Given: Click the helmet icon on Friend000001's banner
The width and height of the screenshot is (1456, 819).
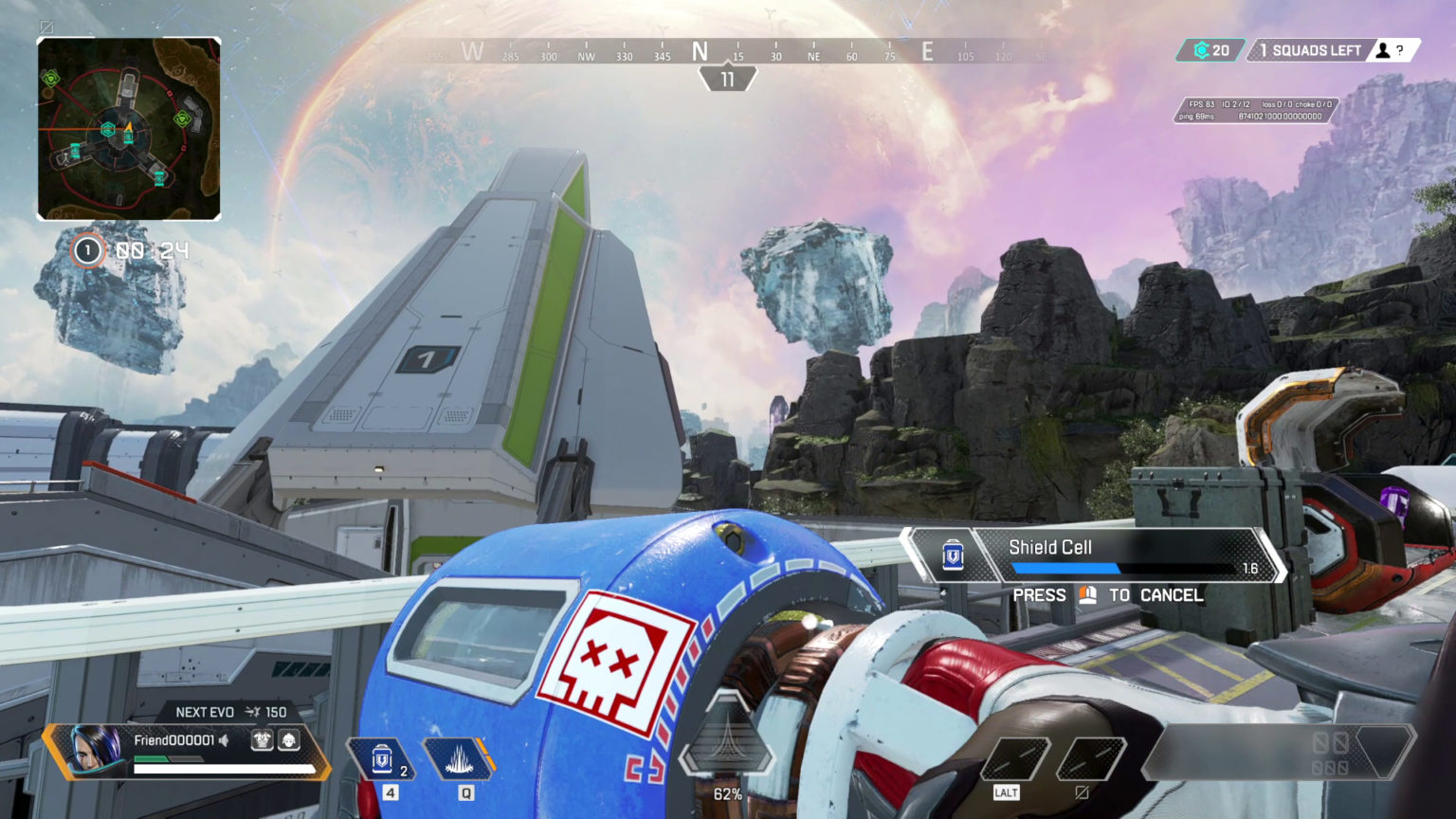Looking at the screenshot, I should point(287,740).
